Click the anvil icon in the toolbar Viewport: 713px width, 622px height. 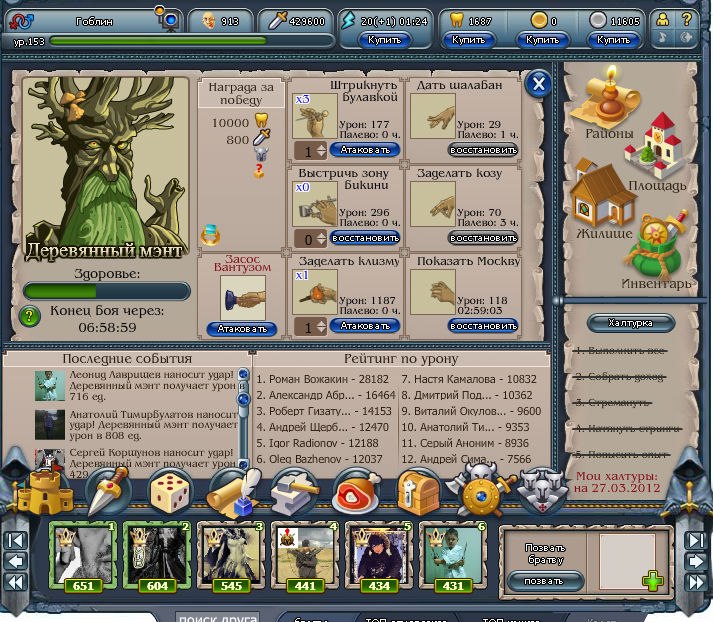(292, 491)
